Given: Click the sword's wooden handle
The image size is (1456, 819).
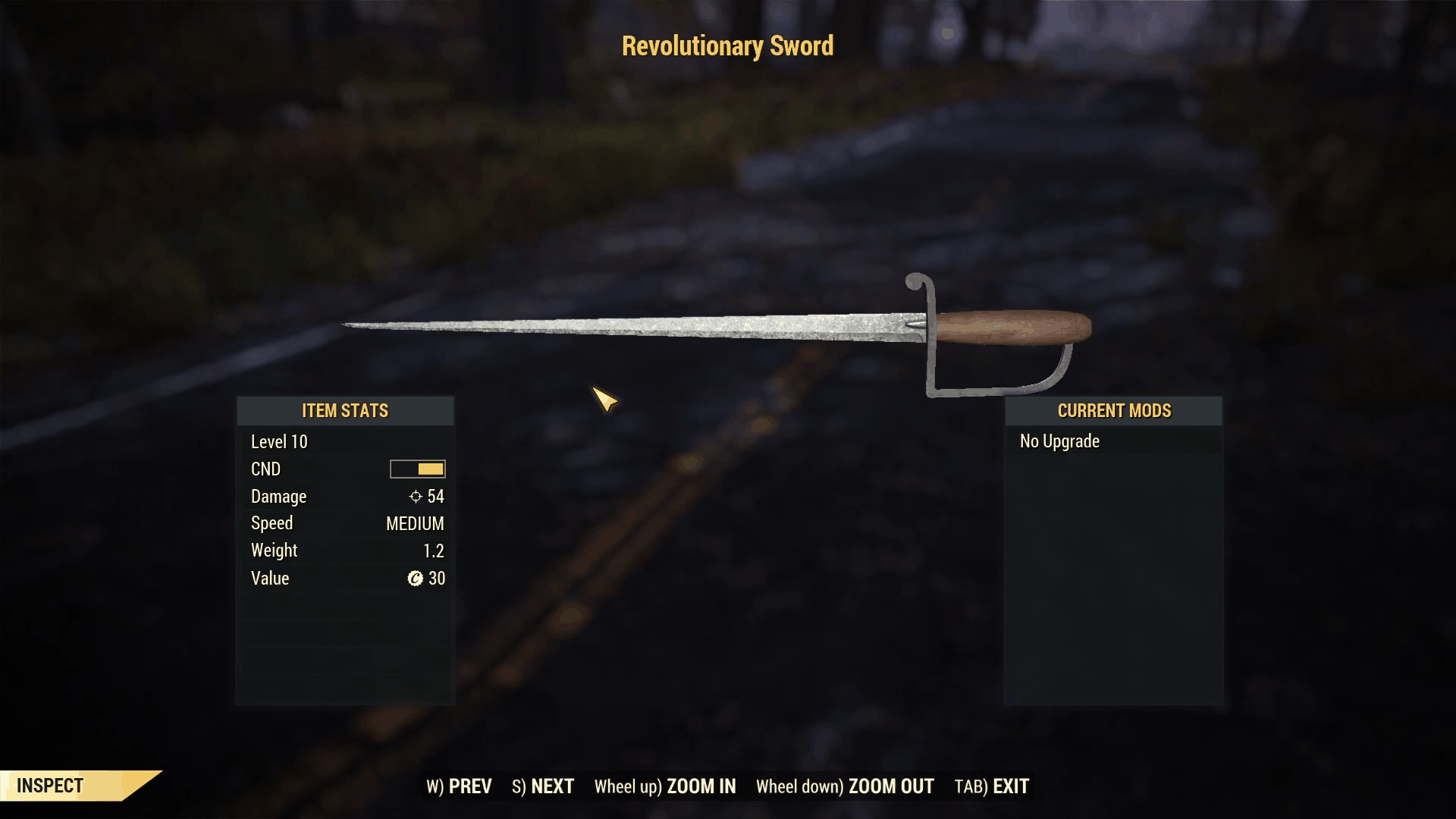Looking at the screenshot, I should coord(1009,326).
